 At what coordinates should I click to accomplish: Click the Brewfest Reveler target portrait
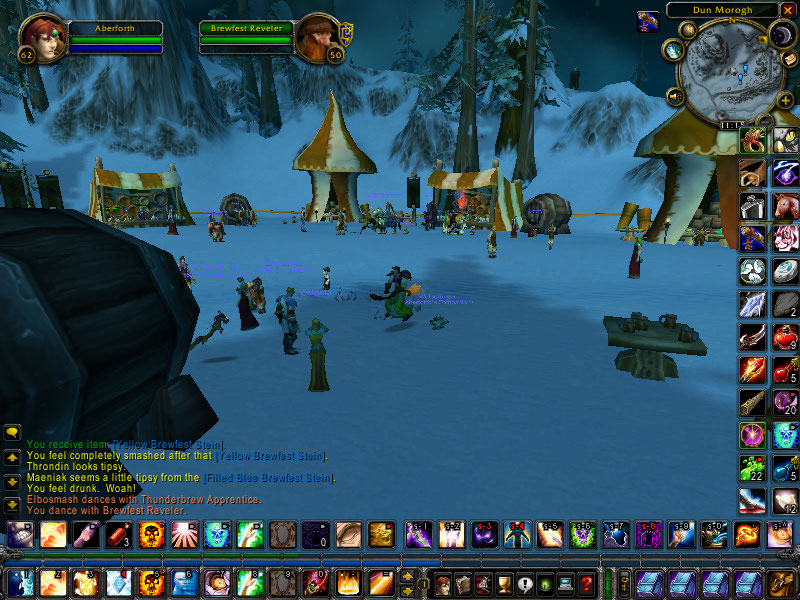[x=315, y=39]
